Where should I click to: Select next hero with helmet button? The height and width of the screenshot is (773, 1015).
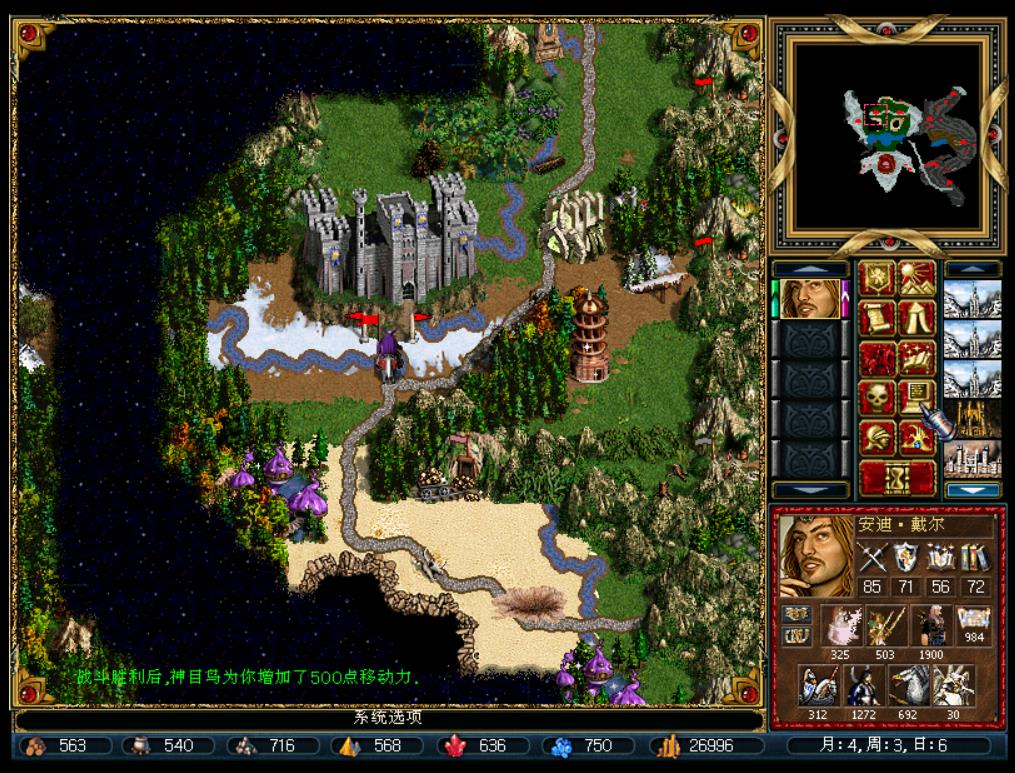point(877,438)
